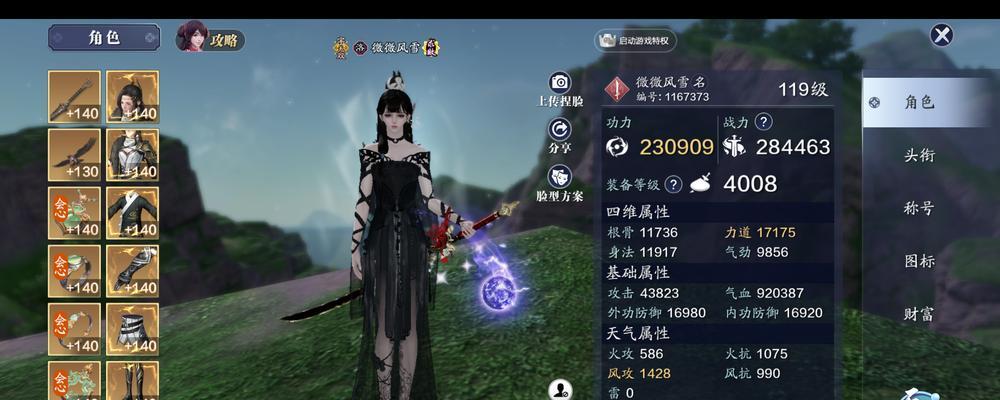Show the 战力 help question mark

[764, 122]
